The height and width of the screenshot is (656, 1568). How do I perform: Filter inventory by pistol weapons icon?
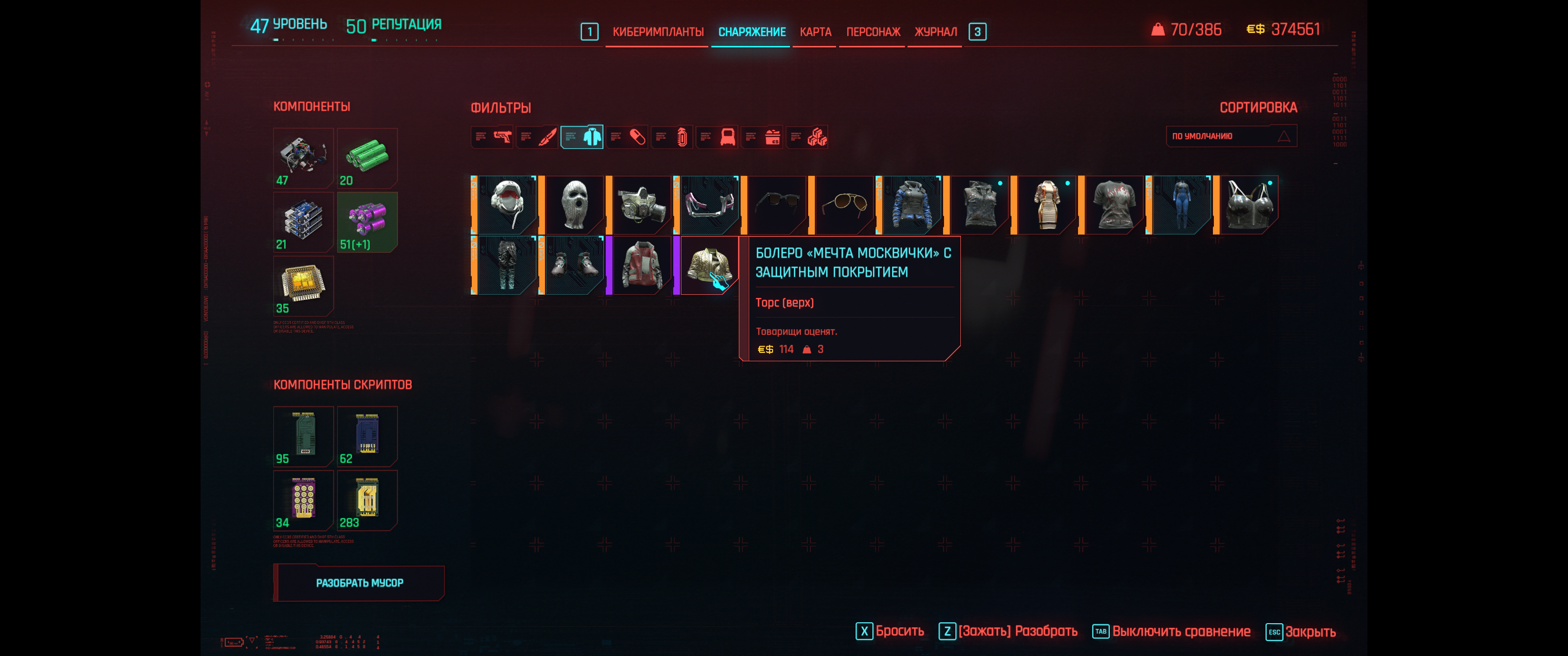point(492,137)
